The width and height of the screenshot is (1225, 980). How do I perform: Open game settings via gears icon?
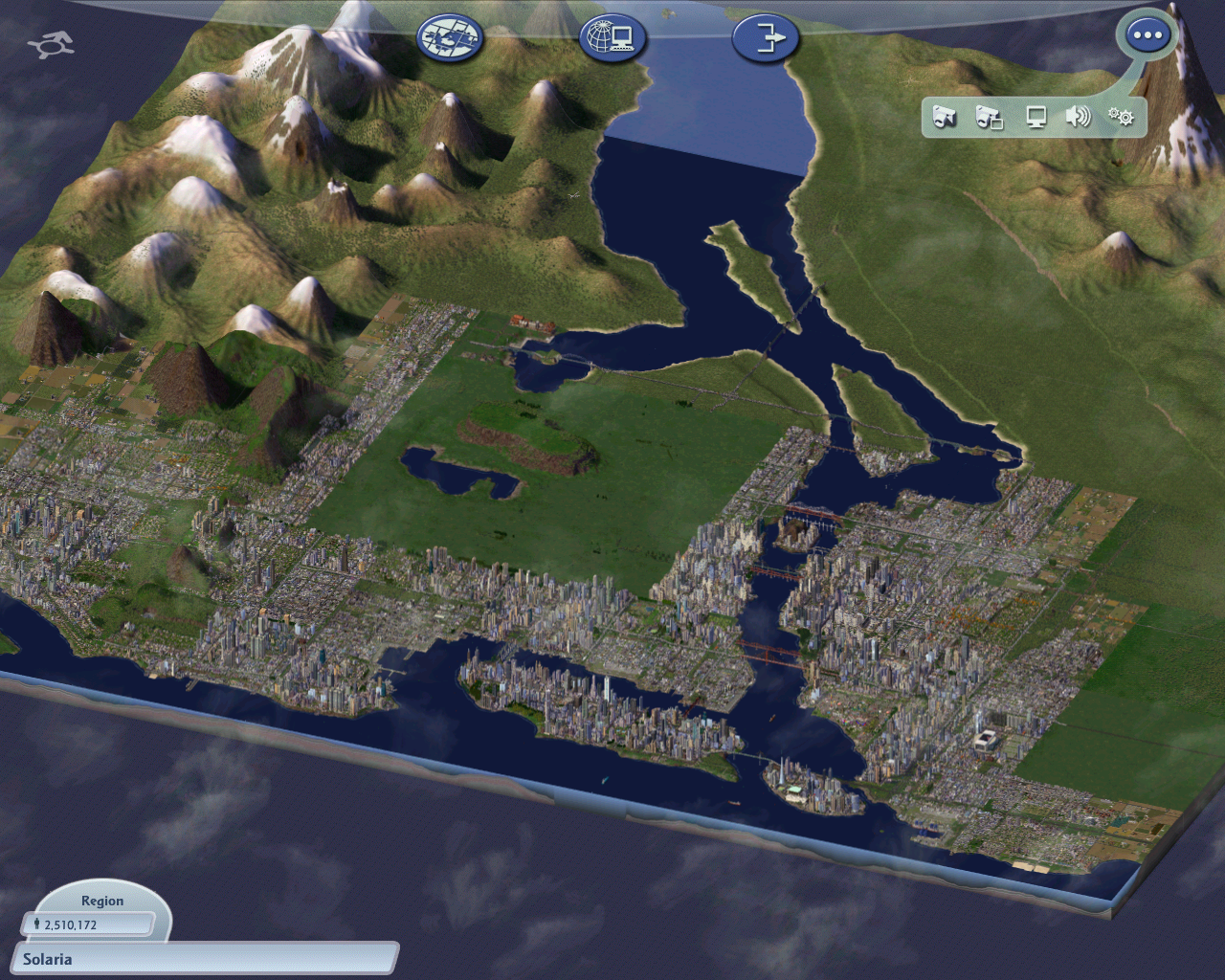[1121, 117]
